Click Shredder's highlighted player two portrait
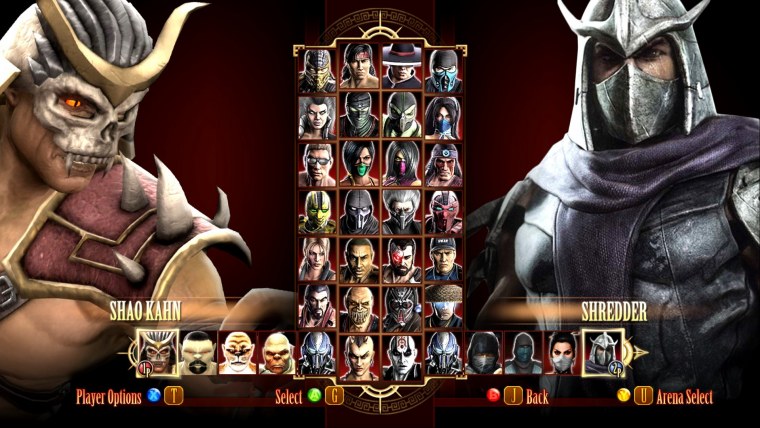Image resolution: width=760 pixels, height=428 pixels. click(x=603, y=353)
